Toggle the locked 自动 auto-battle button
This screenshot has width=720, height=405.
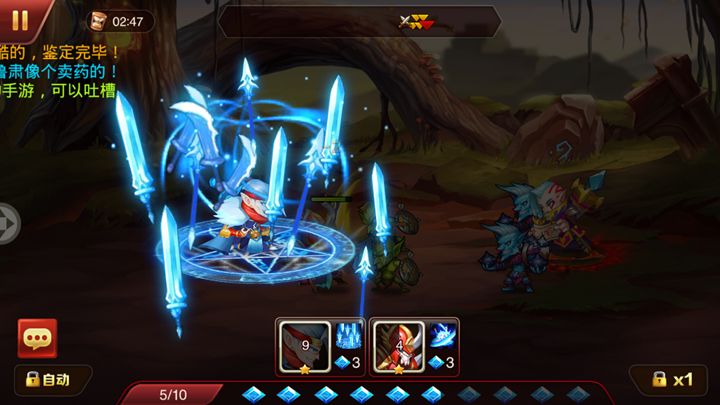coord(49,380)
